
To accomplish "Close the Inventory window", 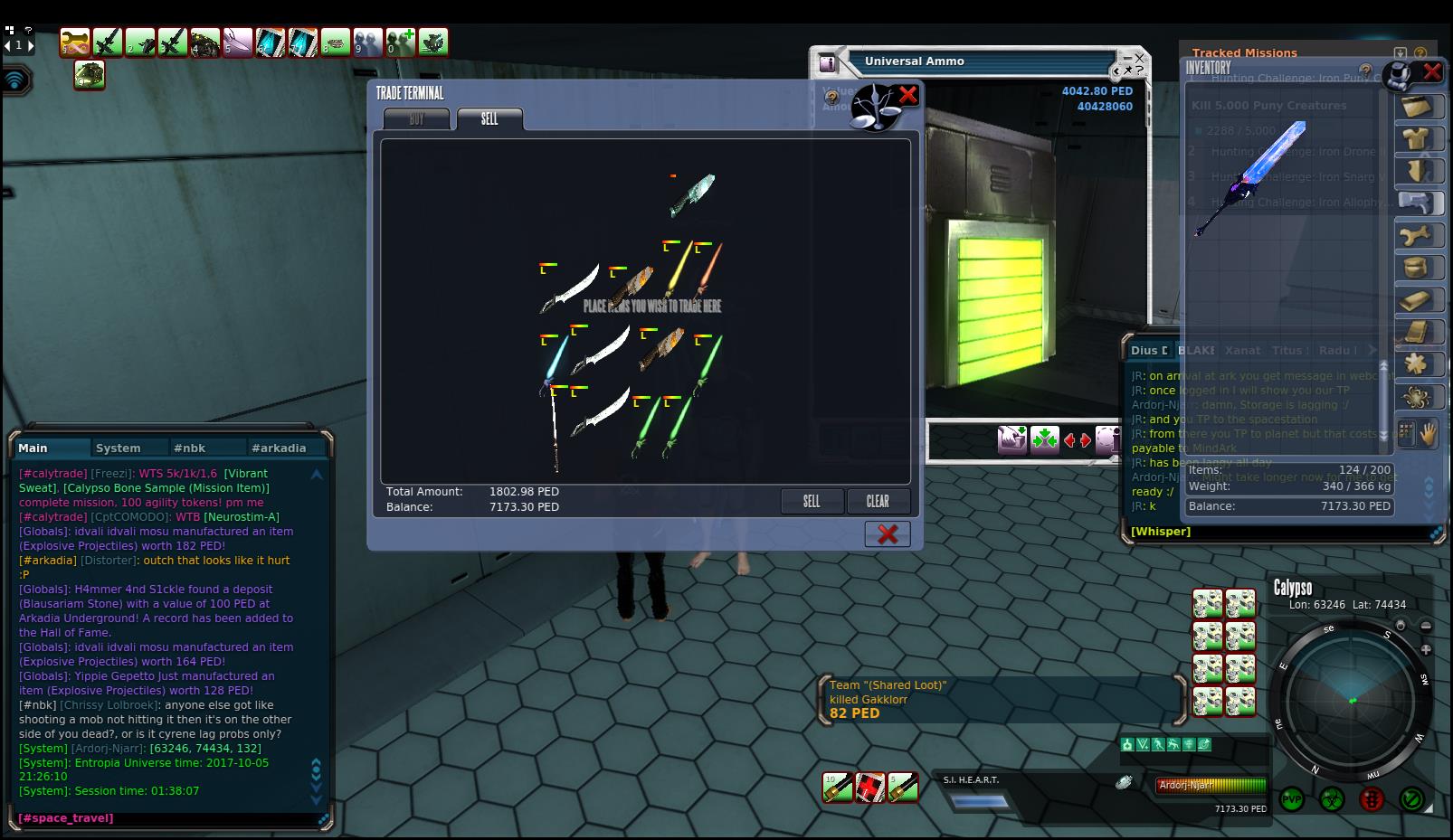I will 1431,71.
